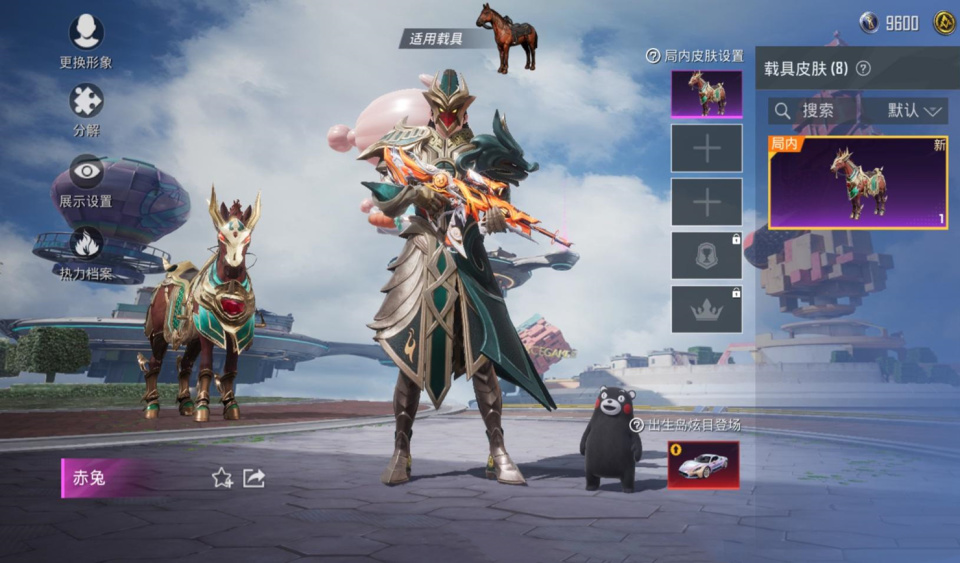Show help for 出生岛炫目登场
960x563 pixels.
[x=636, y=425]
